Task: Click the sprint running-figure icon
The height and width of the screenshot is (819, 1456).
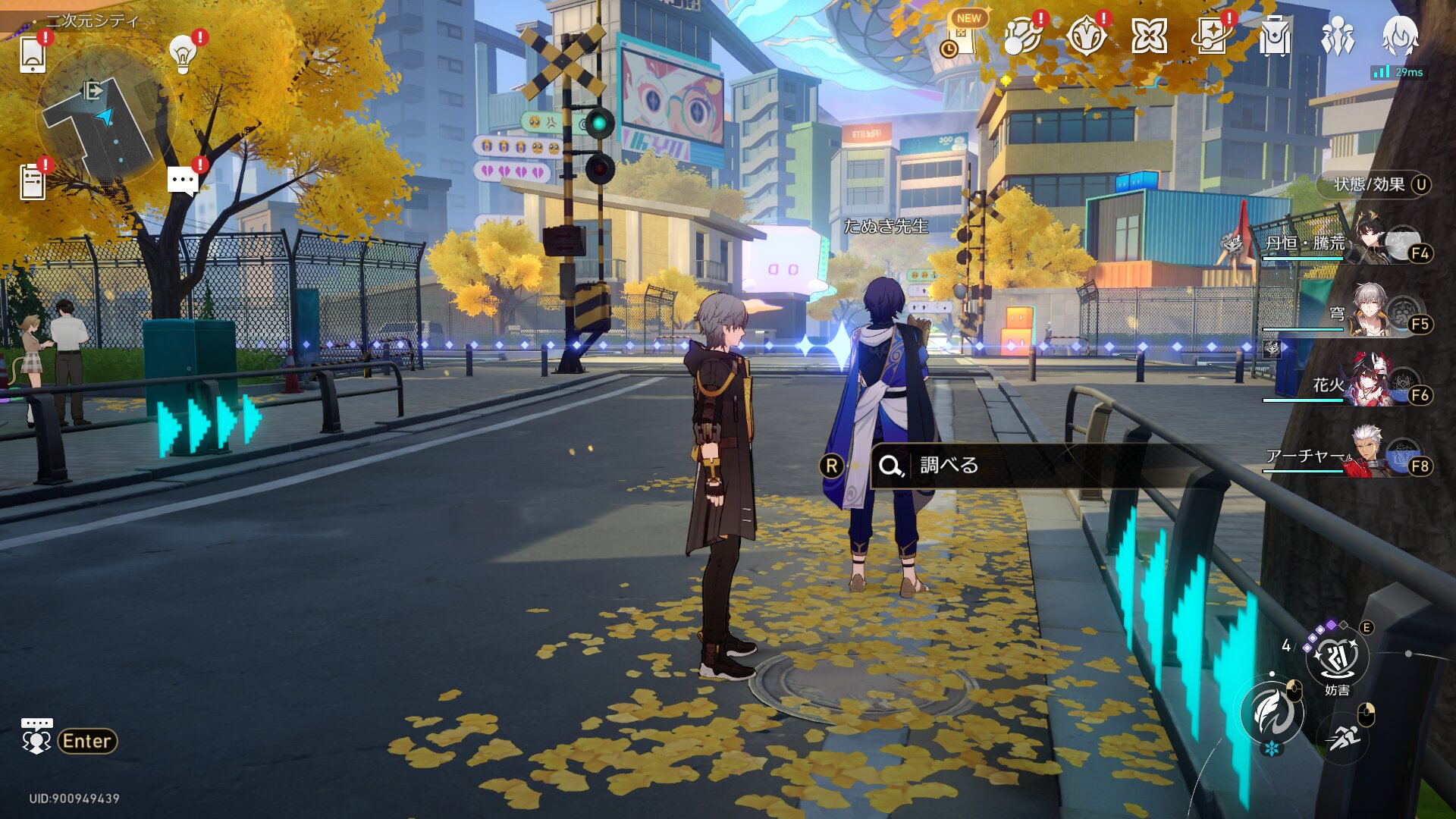Action: click(1343, 736)
